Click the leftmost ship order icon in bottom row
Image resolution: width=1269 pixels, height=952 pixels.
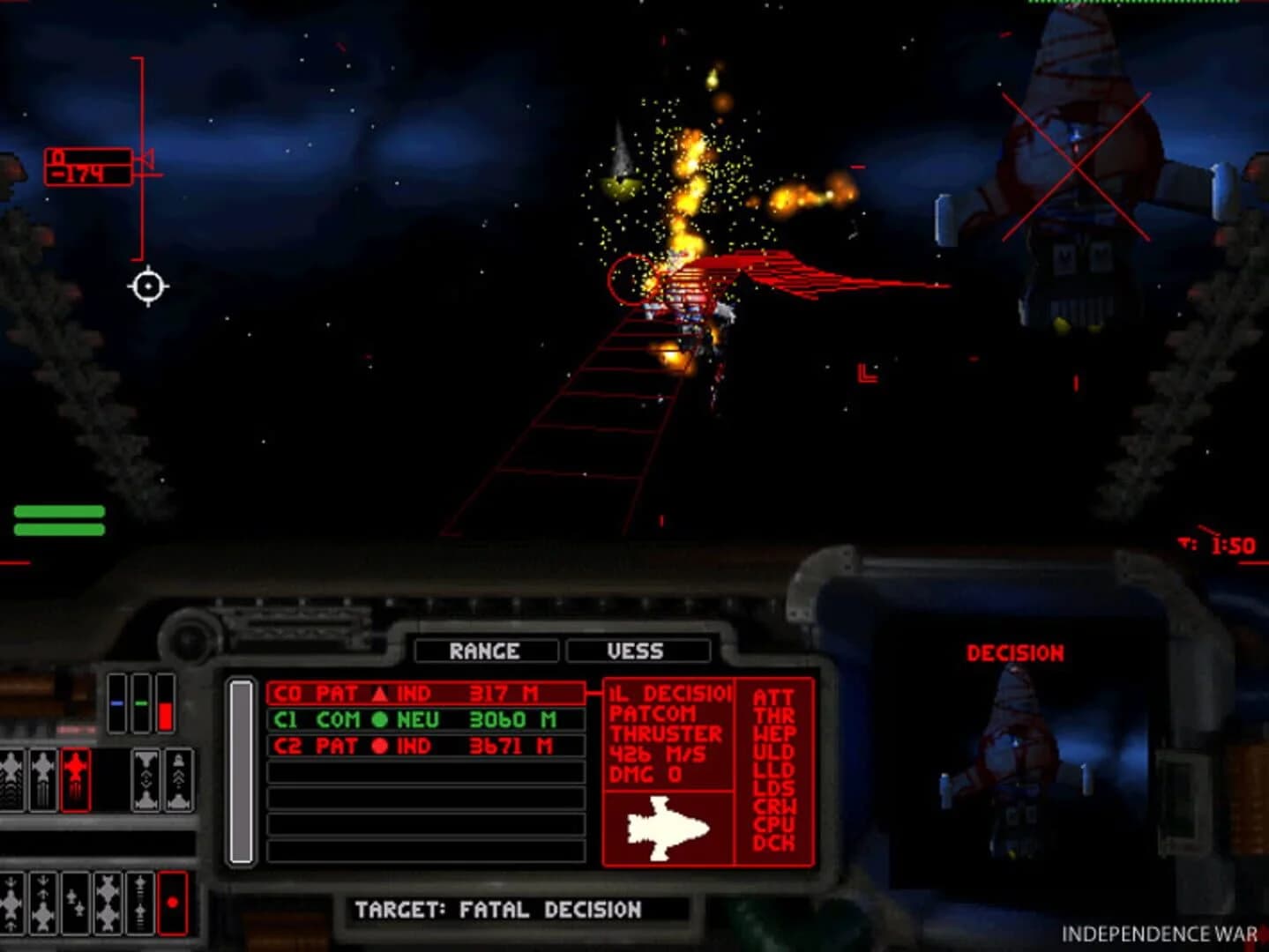[11, 904]
